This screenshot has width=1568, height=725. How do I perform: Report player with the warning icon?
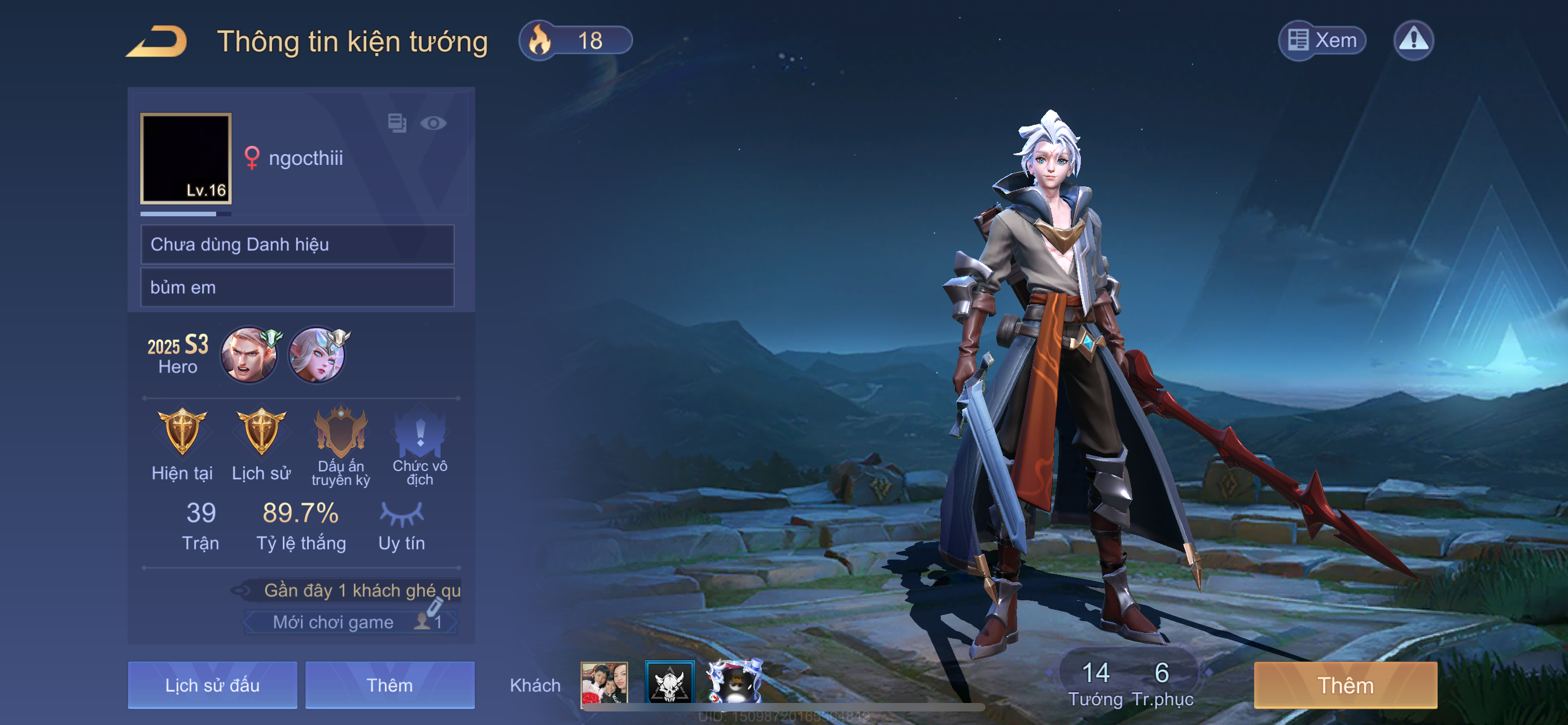tap(1413, 40)
